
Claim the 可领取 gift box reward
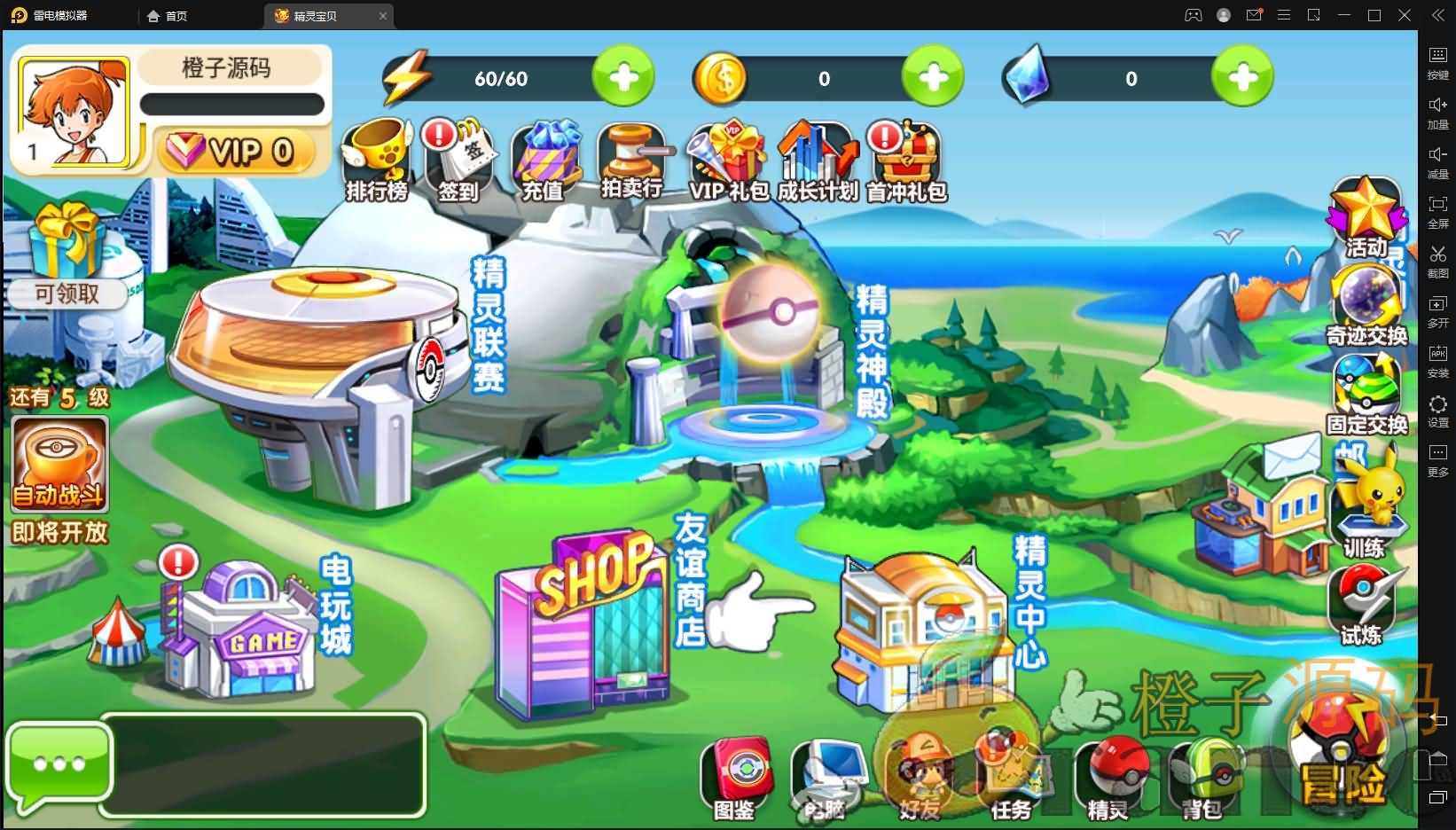point(67,254)
